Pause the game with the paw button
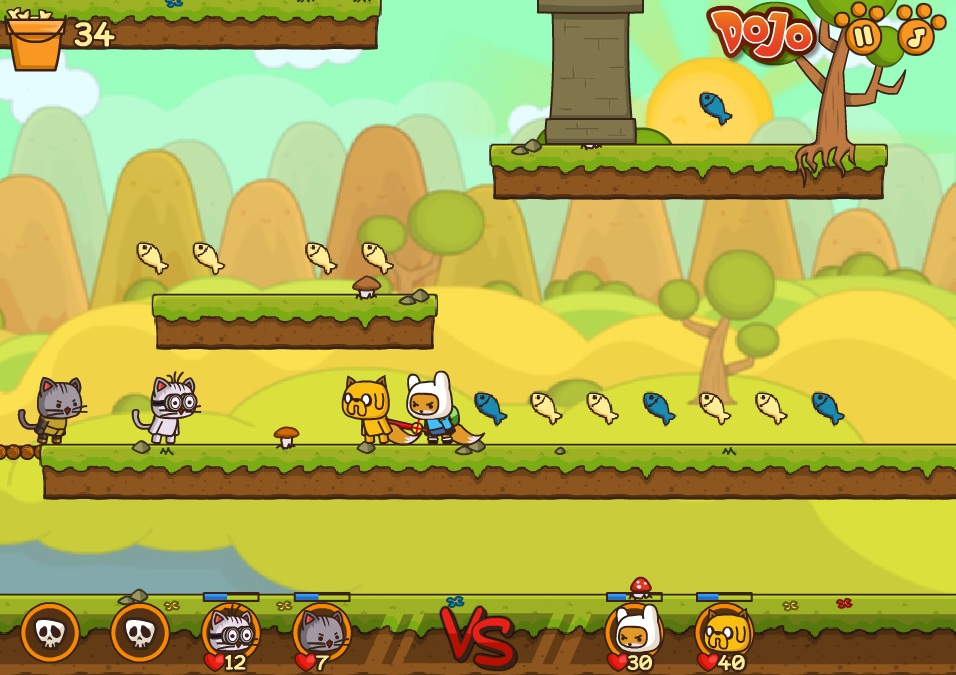The image size is (956, 675). tap(863, 36)
